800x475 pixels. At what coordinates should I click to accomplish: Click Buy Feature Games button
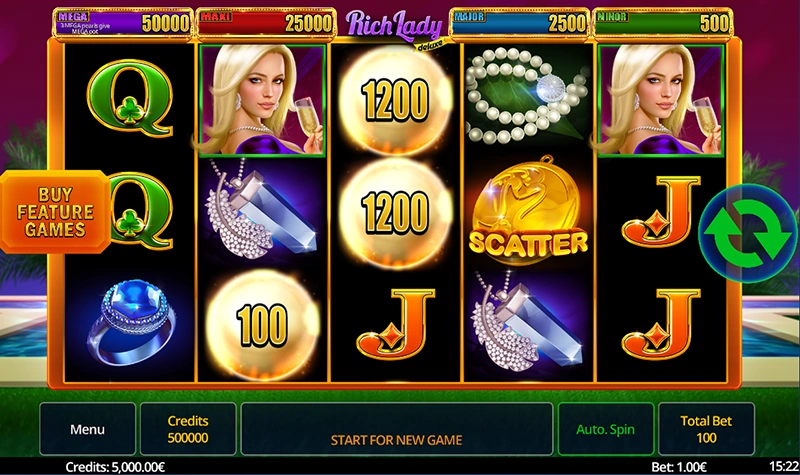53,211
